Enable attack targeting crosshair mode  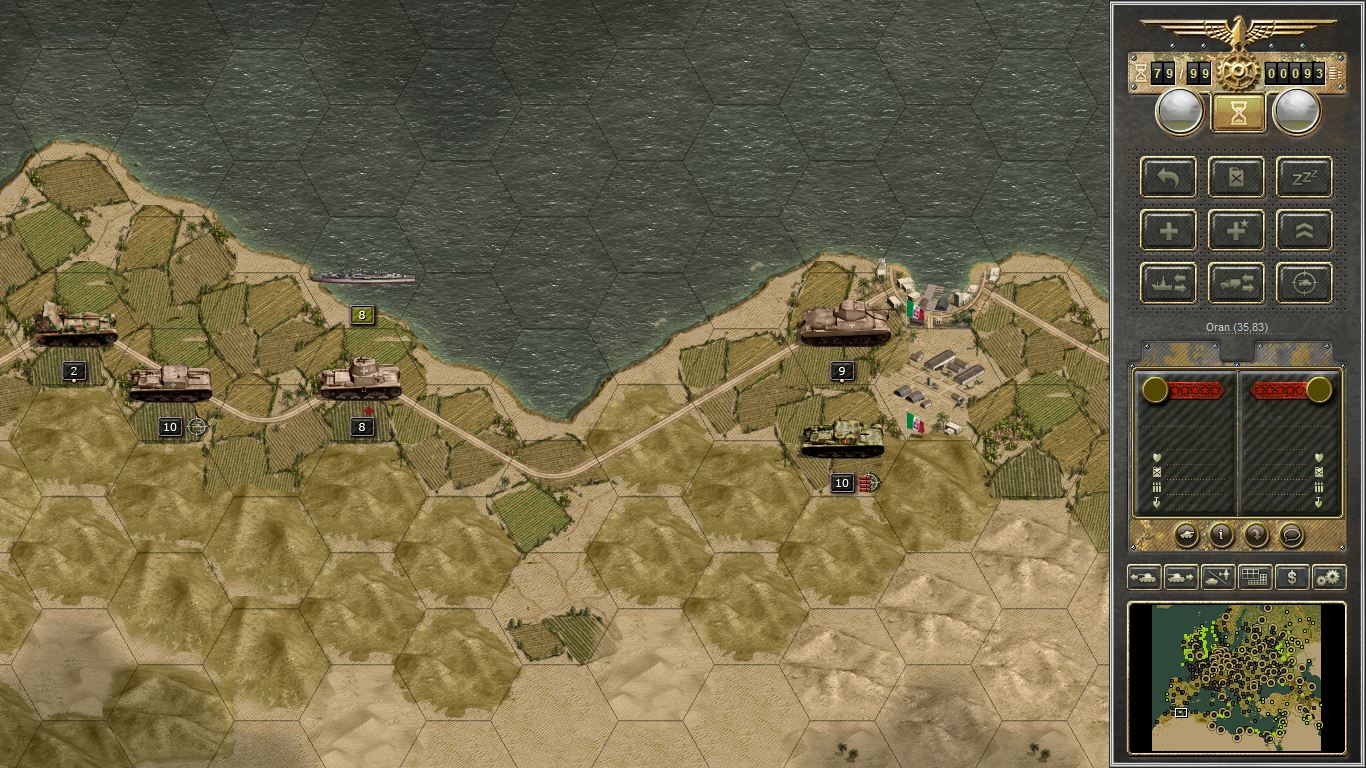(x=1304, y=283)
